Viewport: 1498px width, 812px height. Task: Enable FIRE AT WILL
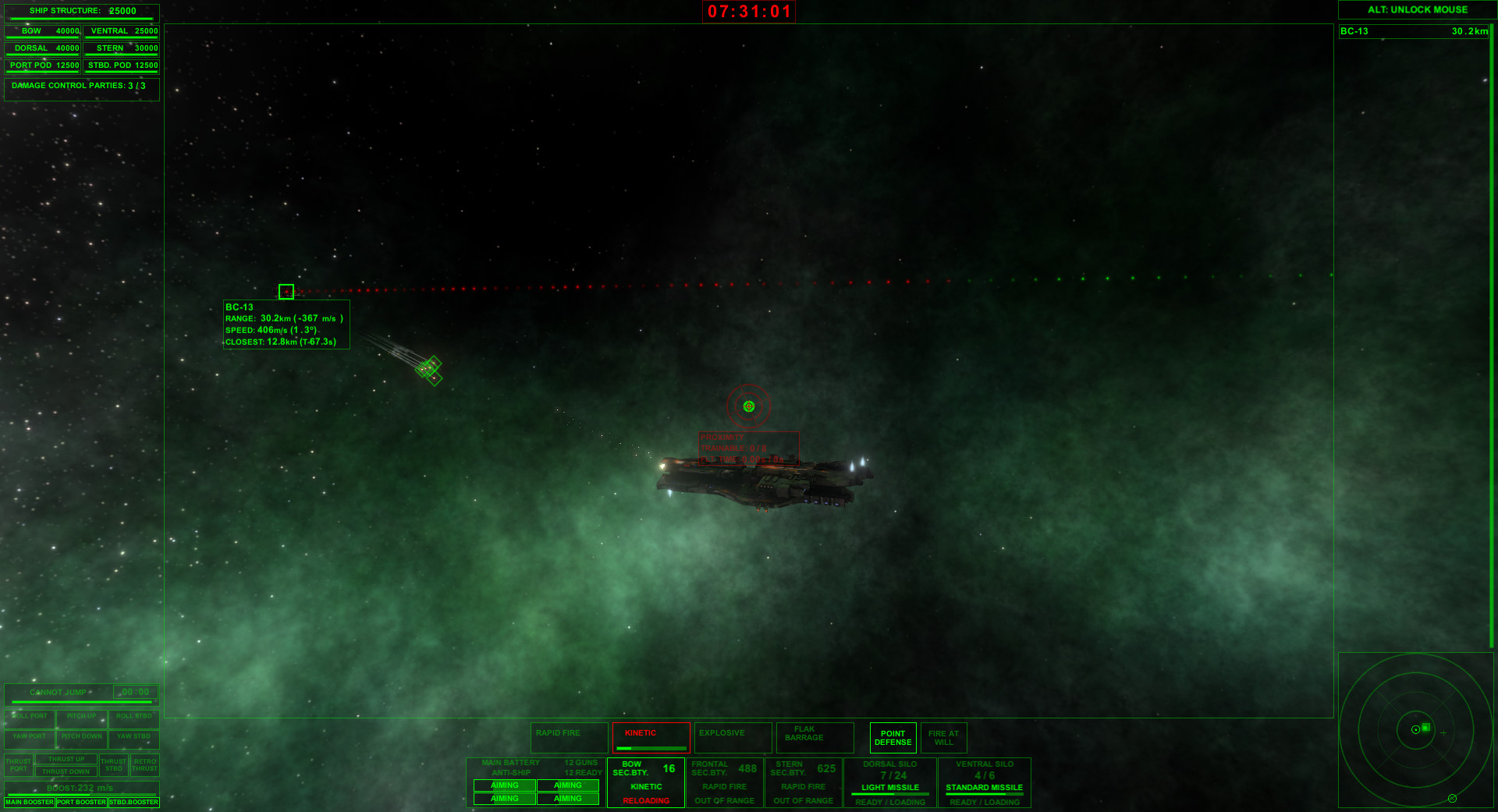coord(944,737)
